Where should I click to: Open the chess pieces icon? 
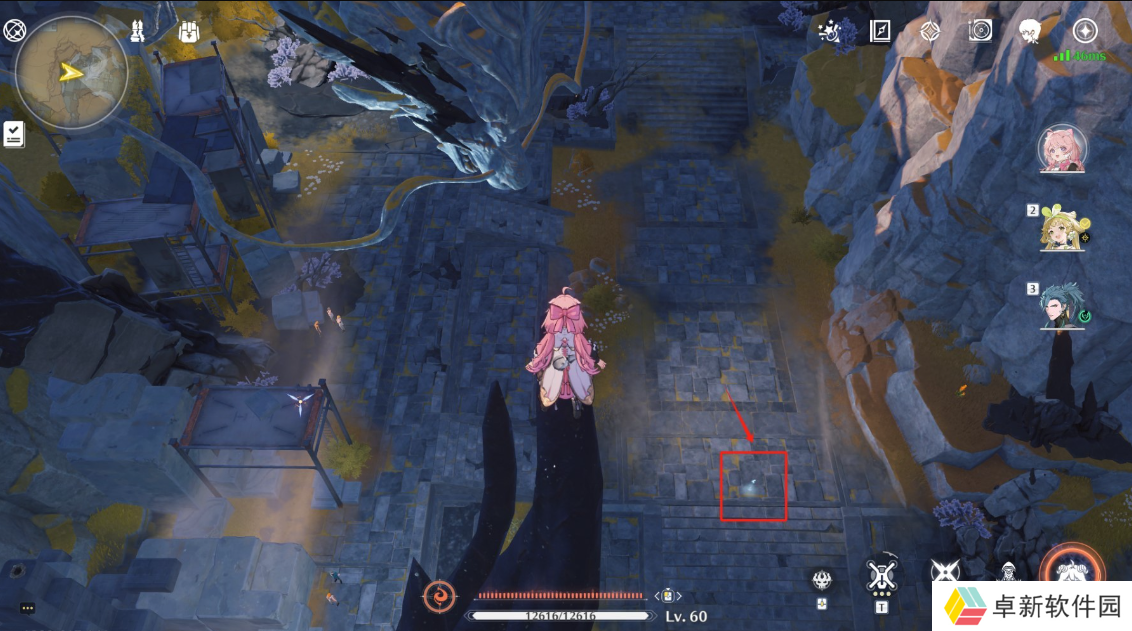coord(138,31)
